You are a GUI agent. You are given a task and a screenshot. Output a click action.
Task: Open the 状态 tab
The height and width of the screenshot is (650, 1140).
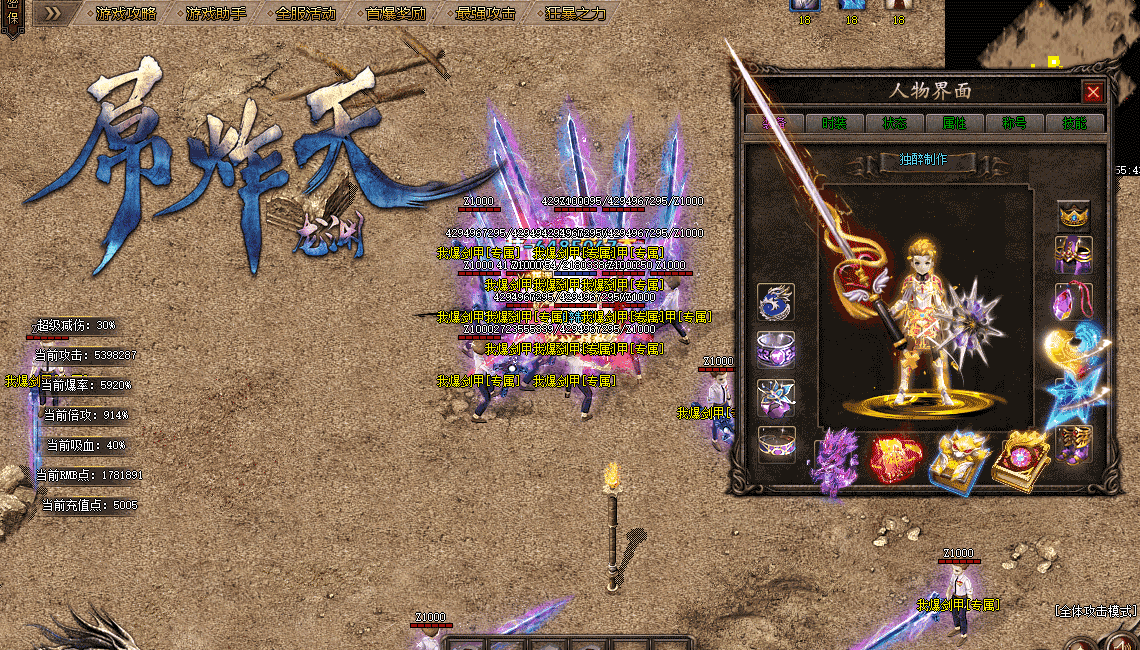pos(894,123)
